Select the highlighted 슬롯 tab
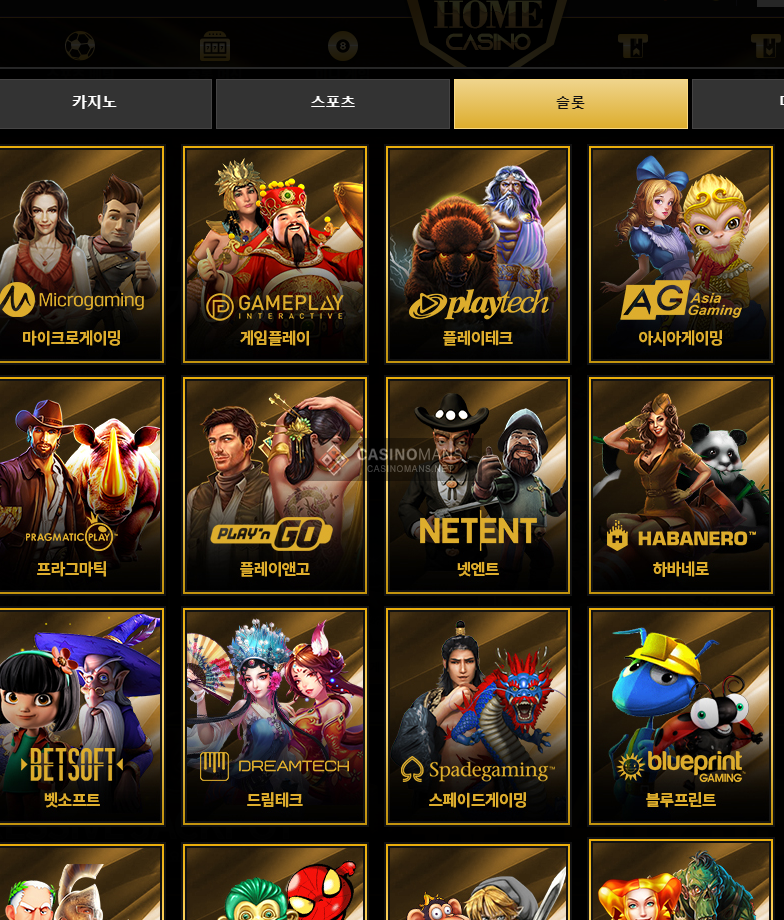 coord(570,103)
